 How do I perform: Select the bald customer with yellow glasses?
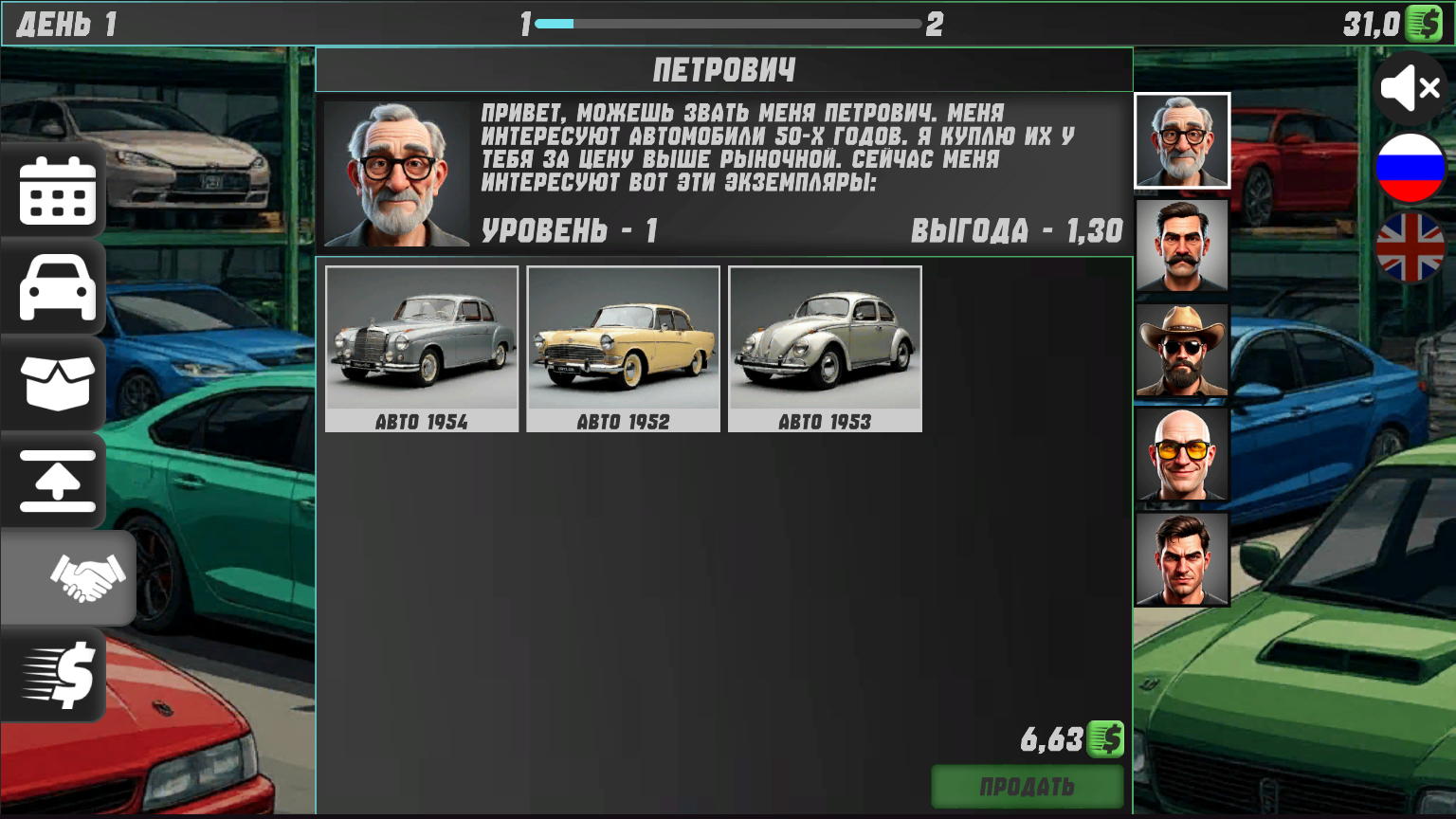1182,455
